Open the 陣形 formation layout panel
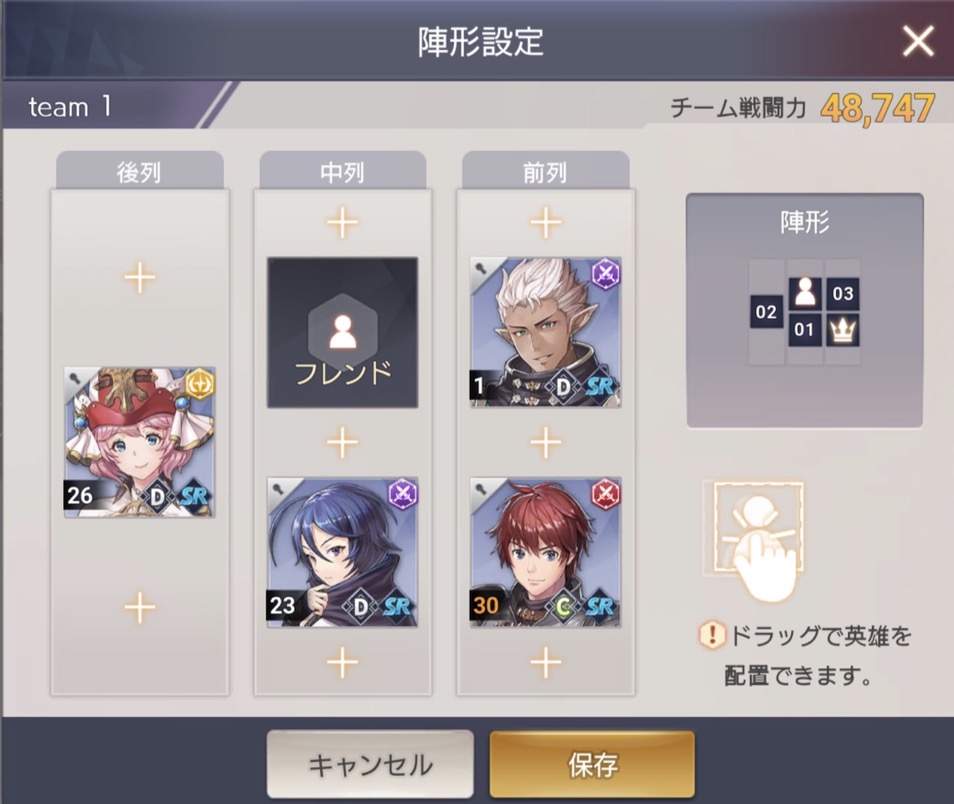 coord(804,310)
